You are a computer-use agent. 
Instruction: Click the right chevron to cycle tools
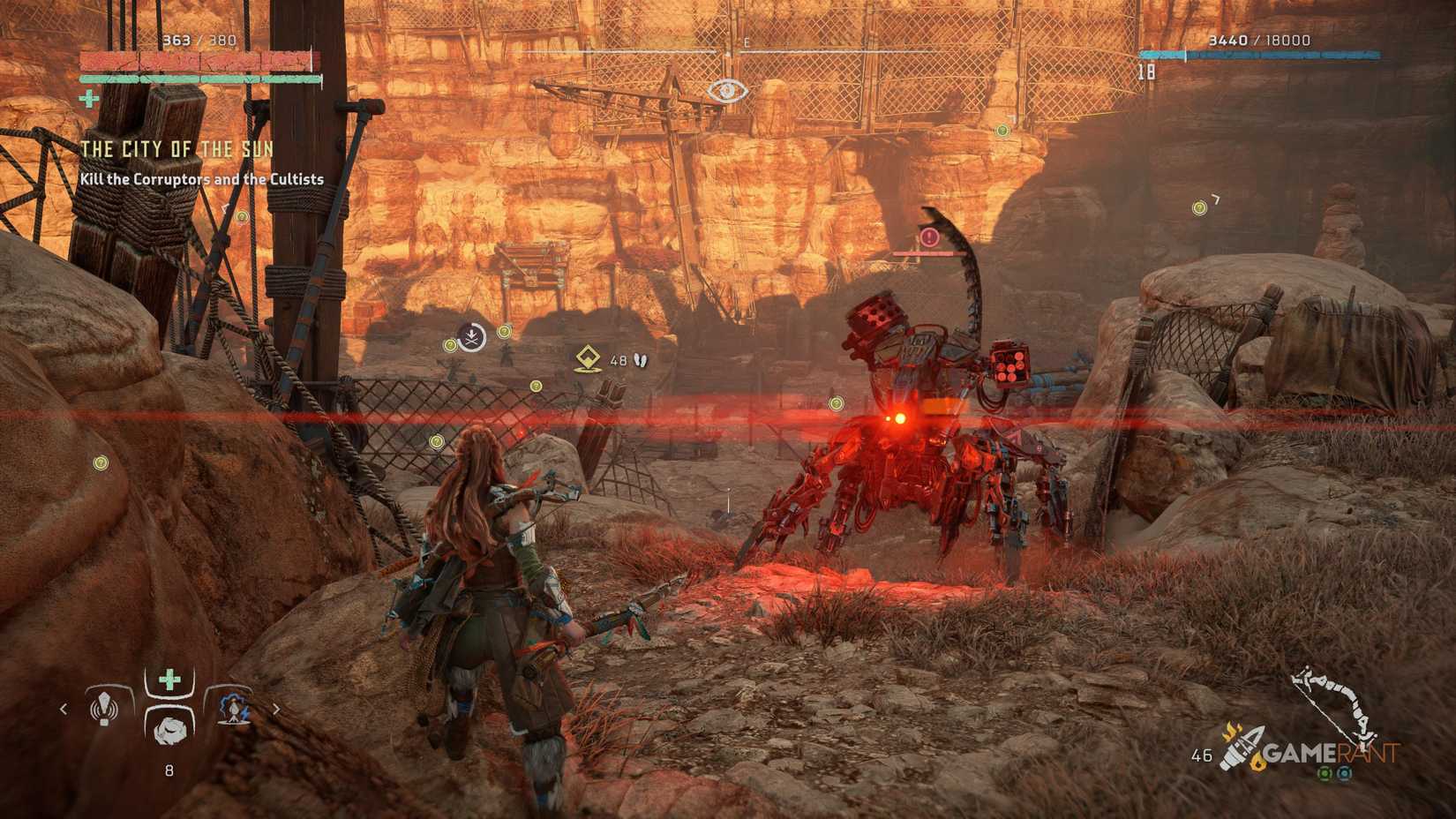pyautogui.click(x=277, y=709)
